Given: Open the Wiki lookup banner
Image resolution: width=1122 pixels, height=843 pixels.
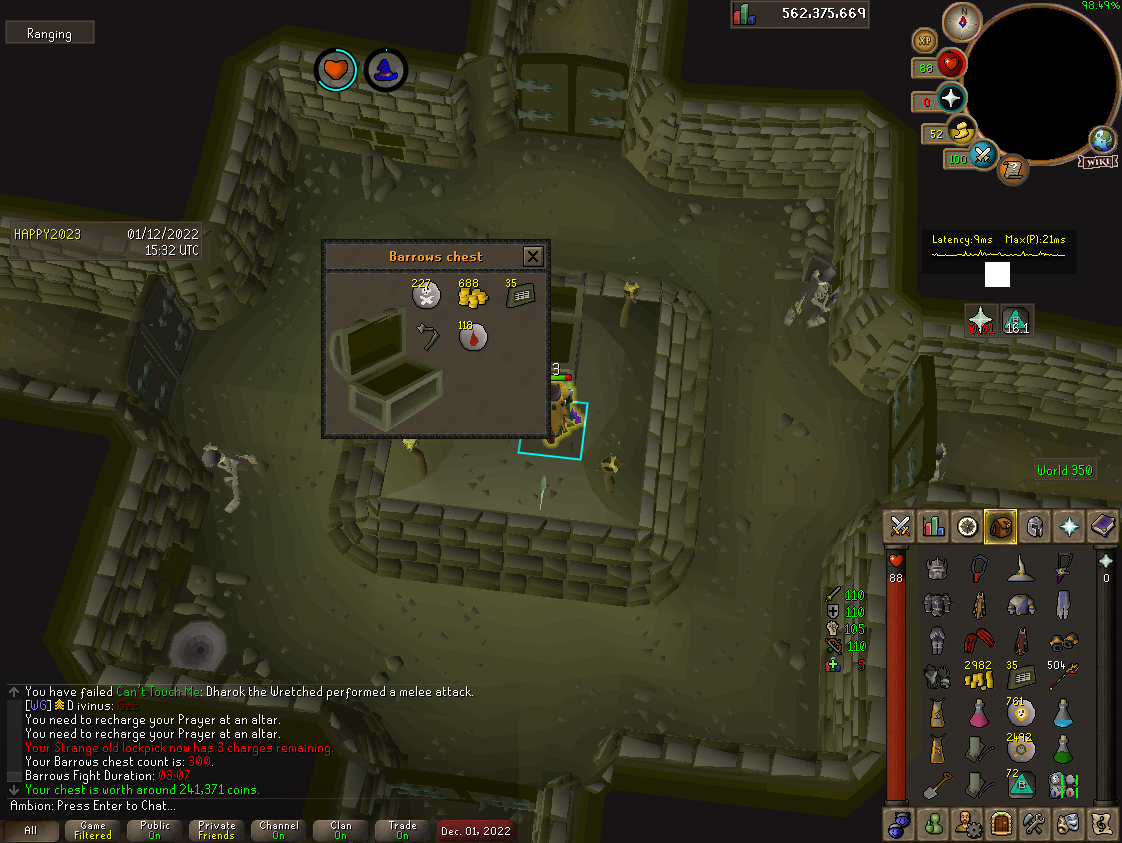Looking at the screenshot, I should (x=1097, y=161).
